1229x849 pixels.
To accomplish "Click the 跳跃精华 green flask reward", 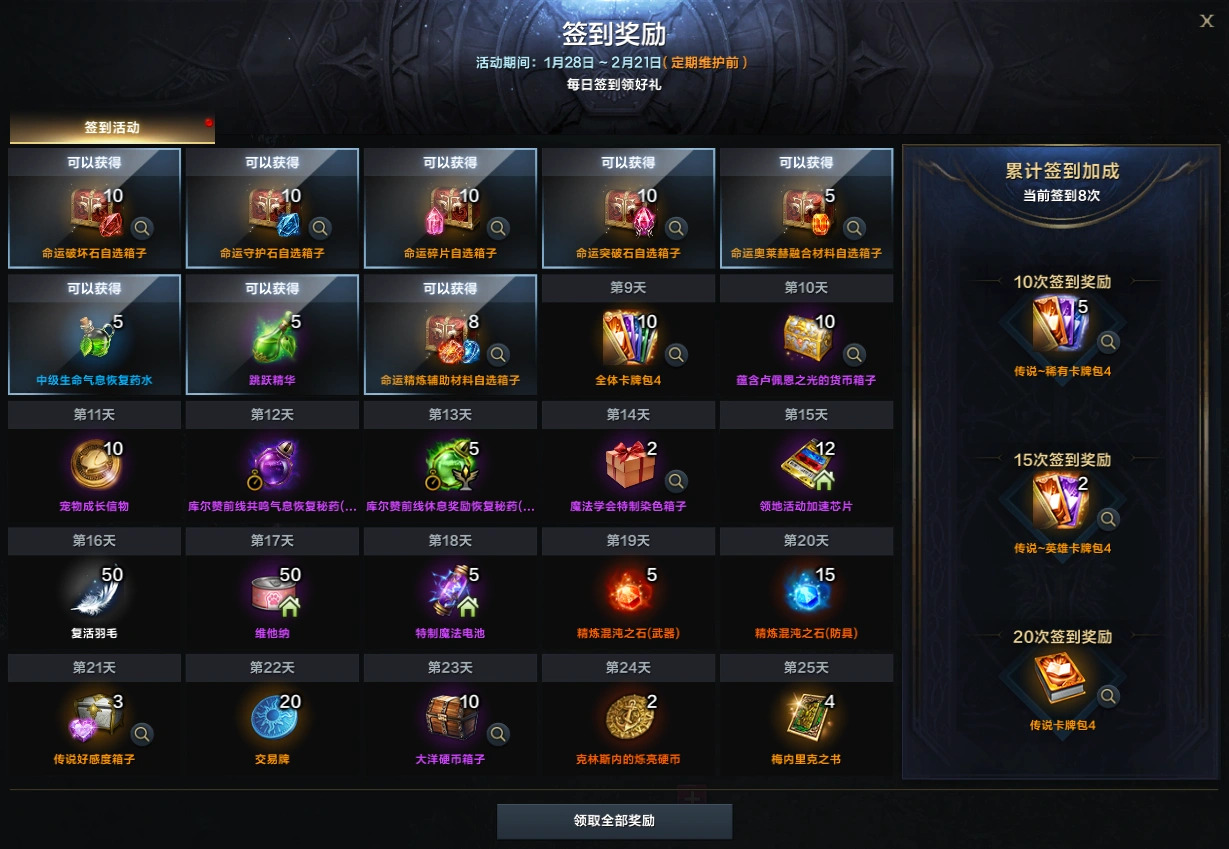I will (x=272, y=336).
